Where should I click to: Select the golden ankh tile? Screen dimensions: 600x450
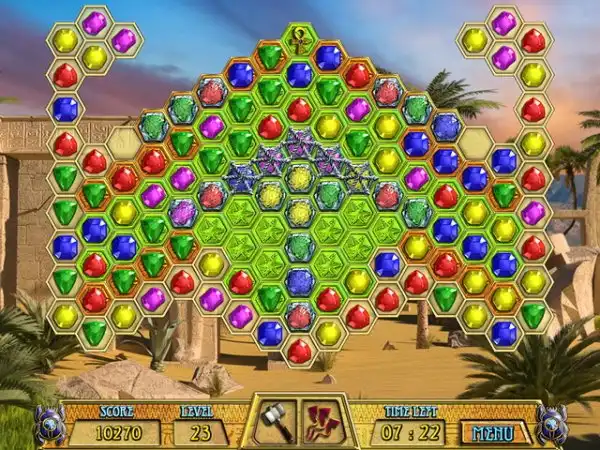click(x=299, y=42)
